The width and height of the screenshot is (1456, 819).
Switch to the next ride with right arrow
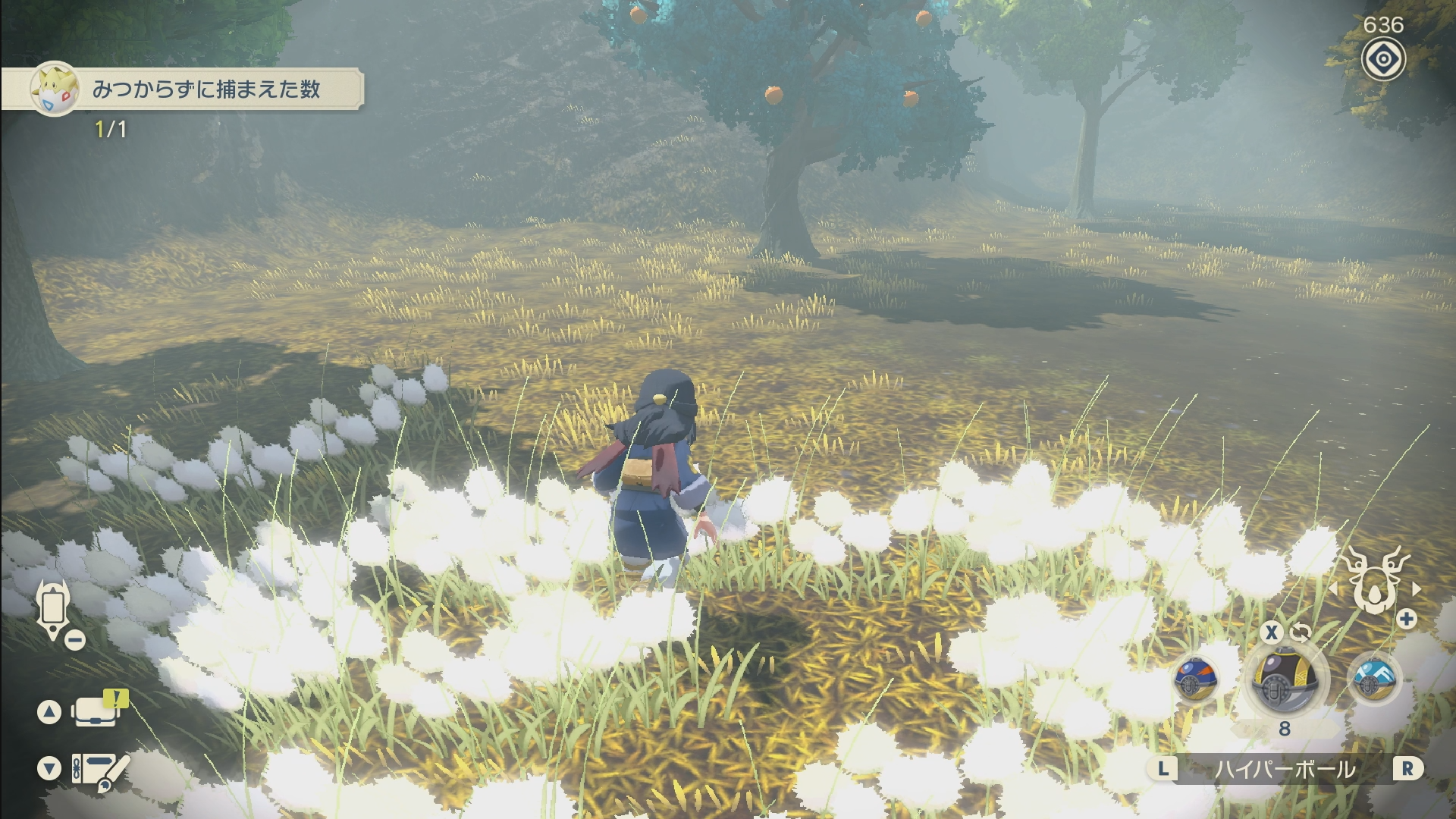(x=1416, y=588)
